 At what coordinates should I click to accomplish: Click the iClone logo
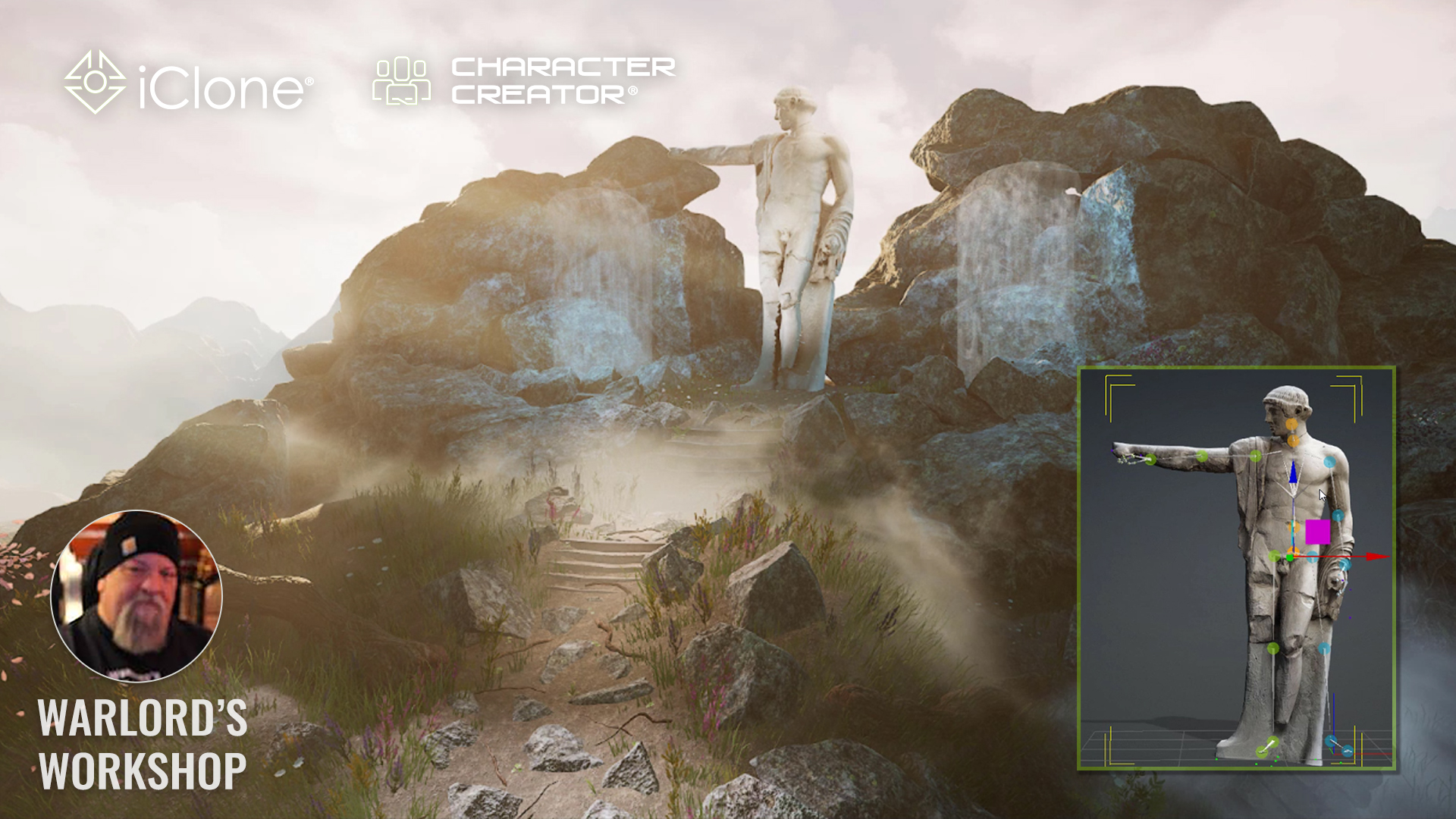[188, 83]
